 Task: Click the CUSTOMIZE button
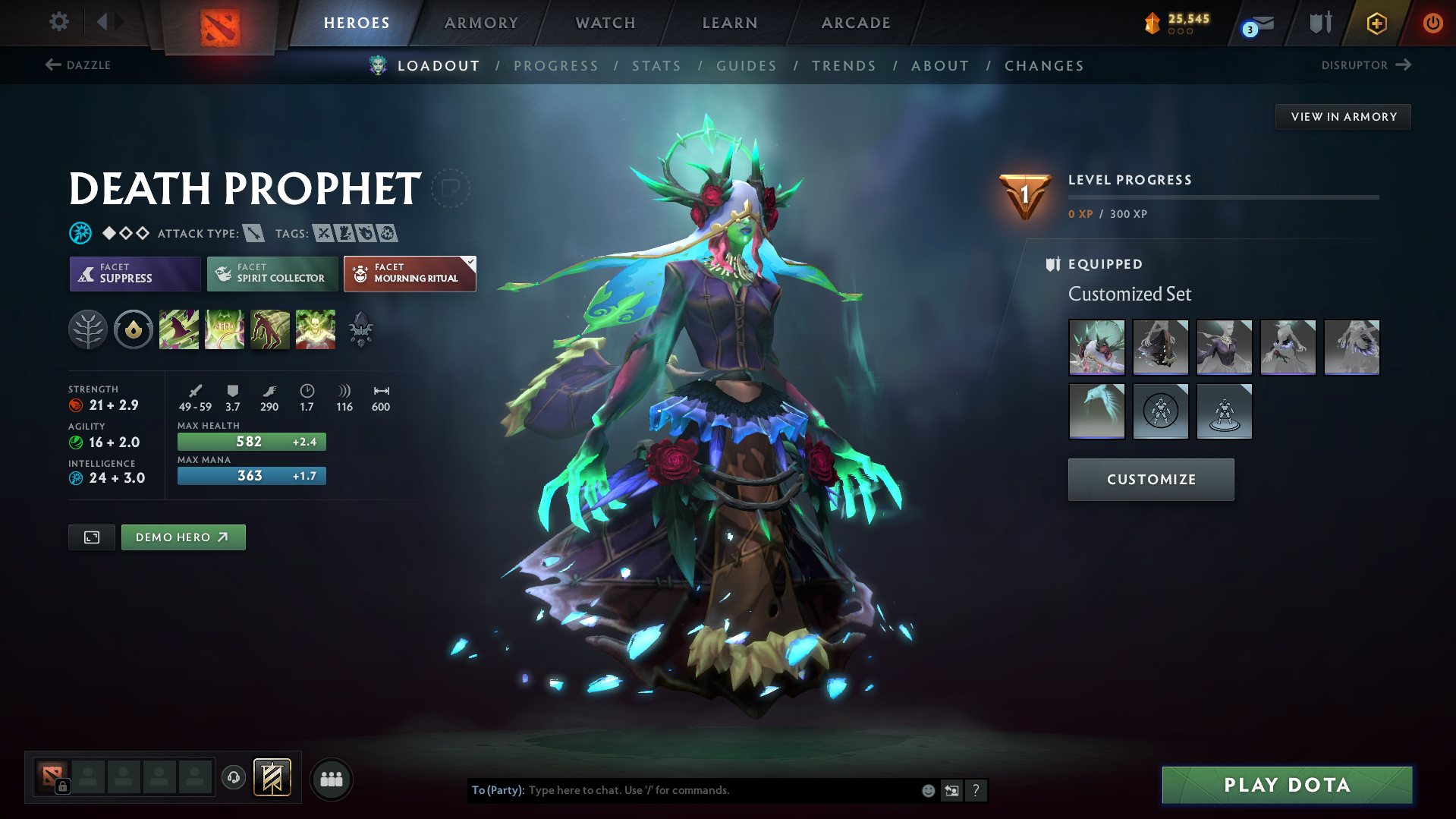pos(1150,479)
